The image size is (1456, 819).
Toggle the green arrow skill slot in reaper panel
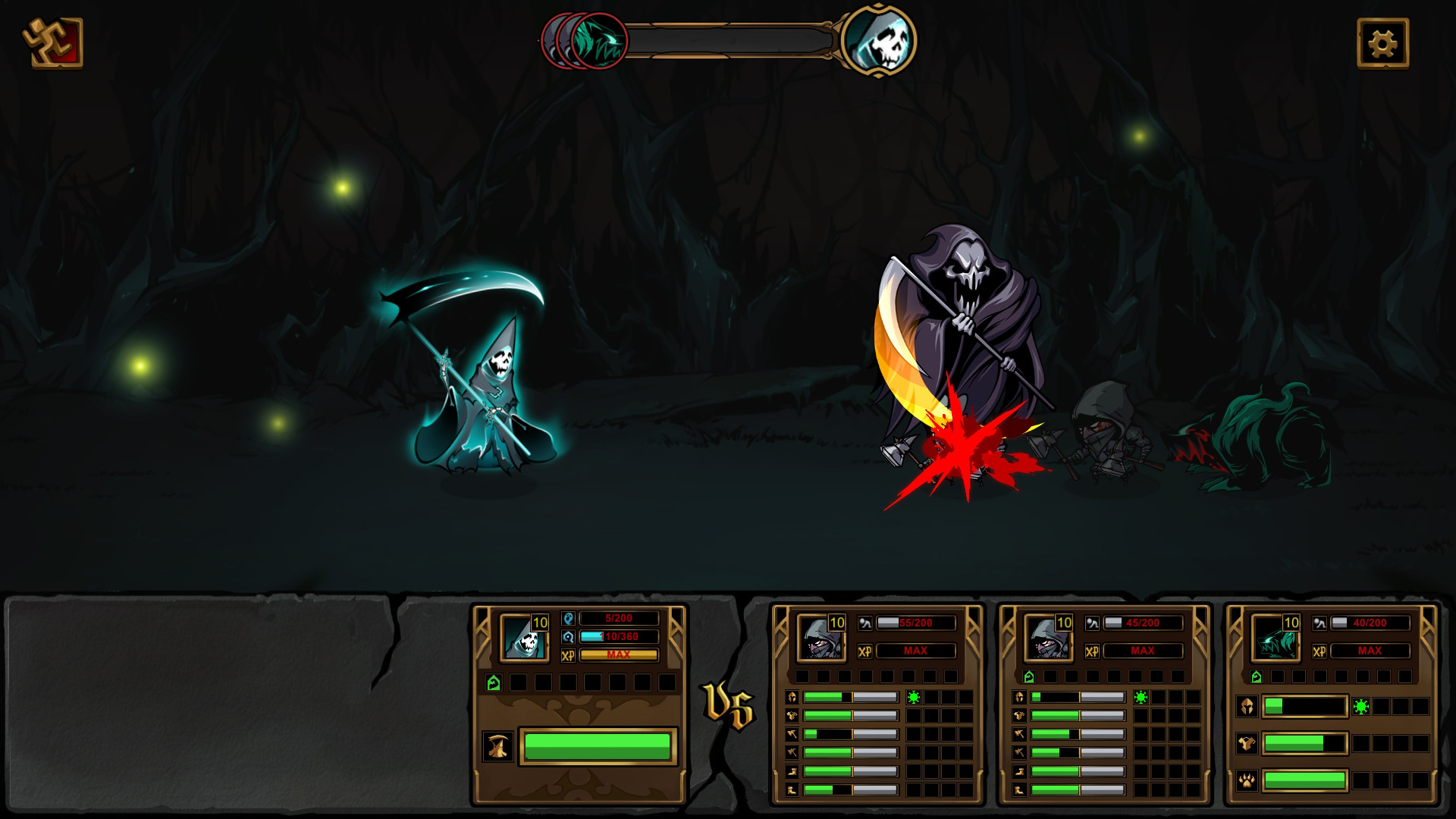tap(493, 682)
